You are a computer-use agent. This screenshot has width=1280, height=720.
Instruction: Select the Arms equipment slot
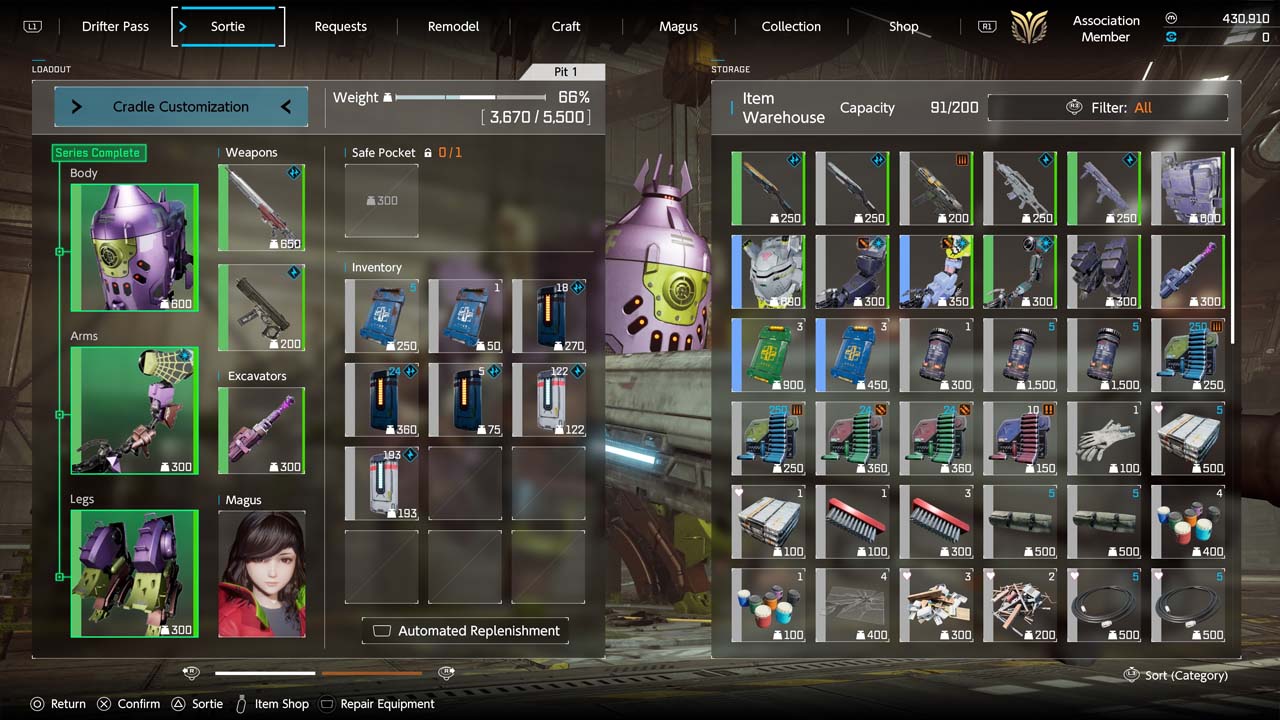pos(134,411)
